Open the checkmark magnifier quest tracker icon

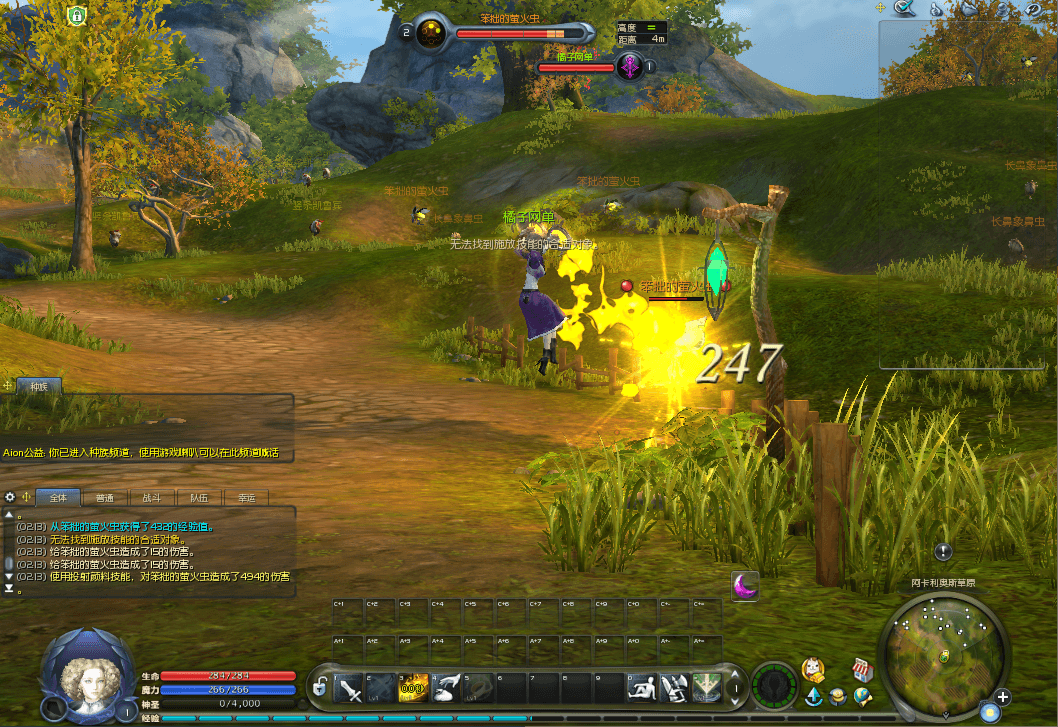point(905,9)
